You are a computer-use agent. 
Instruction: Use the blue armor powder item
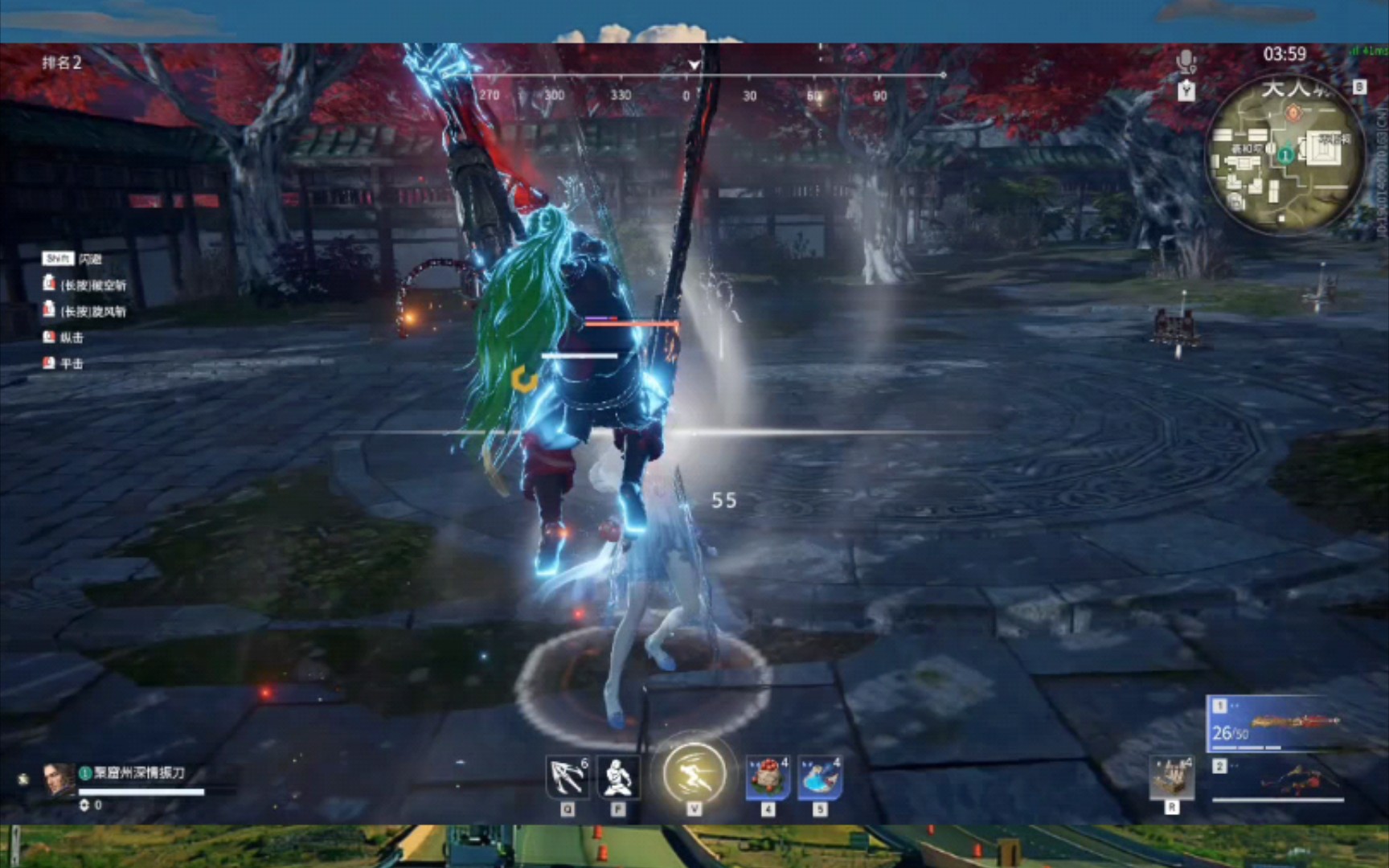[820, 778]
